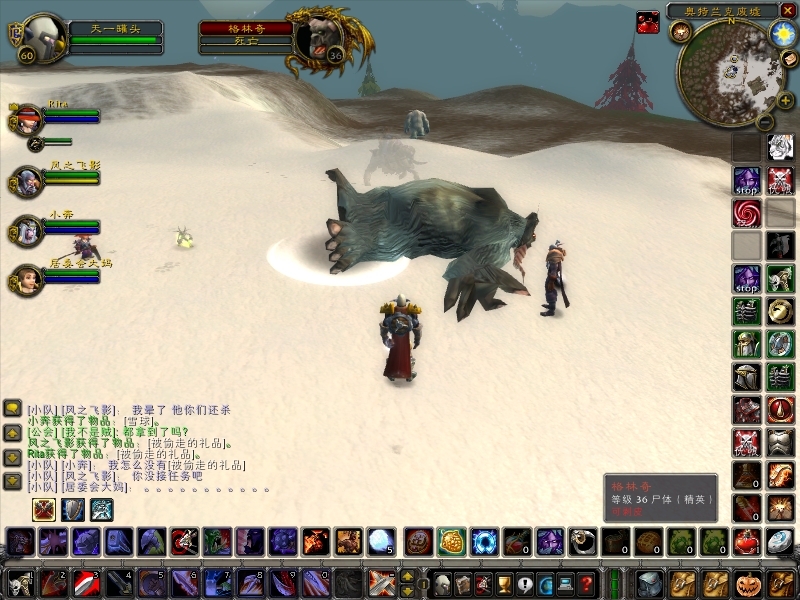The height and width of the screenshot is (600, 800).
Task: Zoom out the minimap with the minus button
Action: tap(763, 122)
